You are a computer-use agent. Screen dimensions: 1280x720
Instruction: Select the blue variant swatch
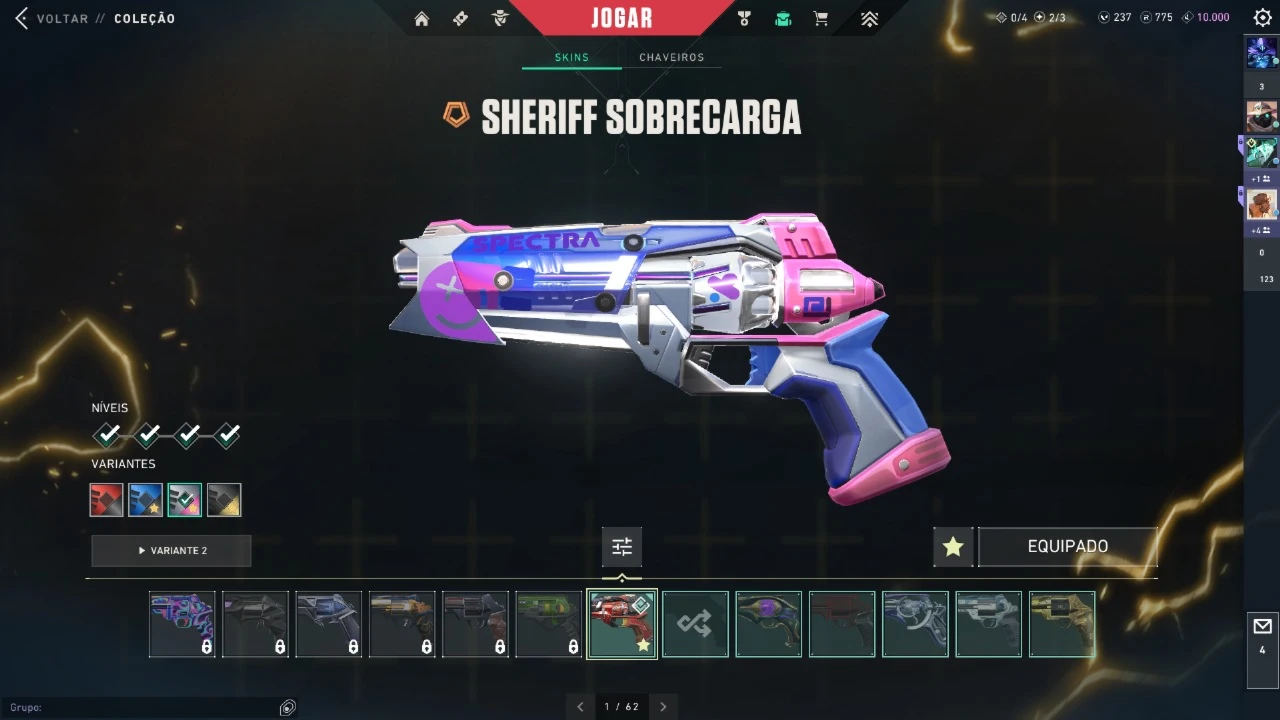point(146,500)
